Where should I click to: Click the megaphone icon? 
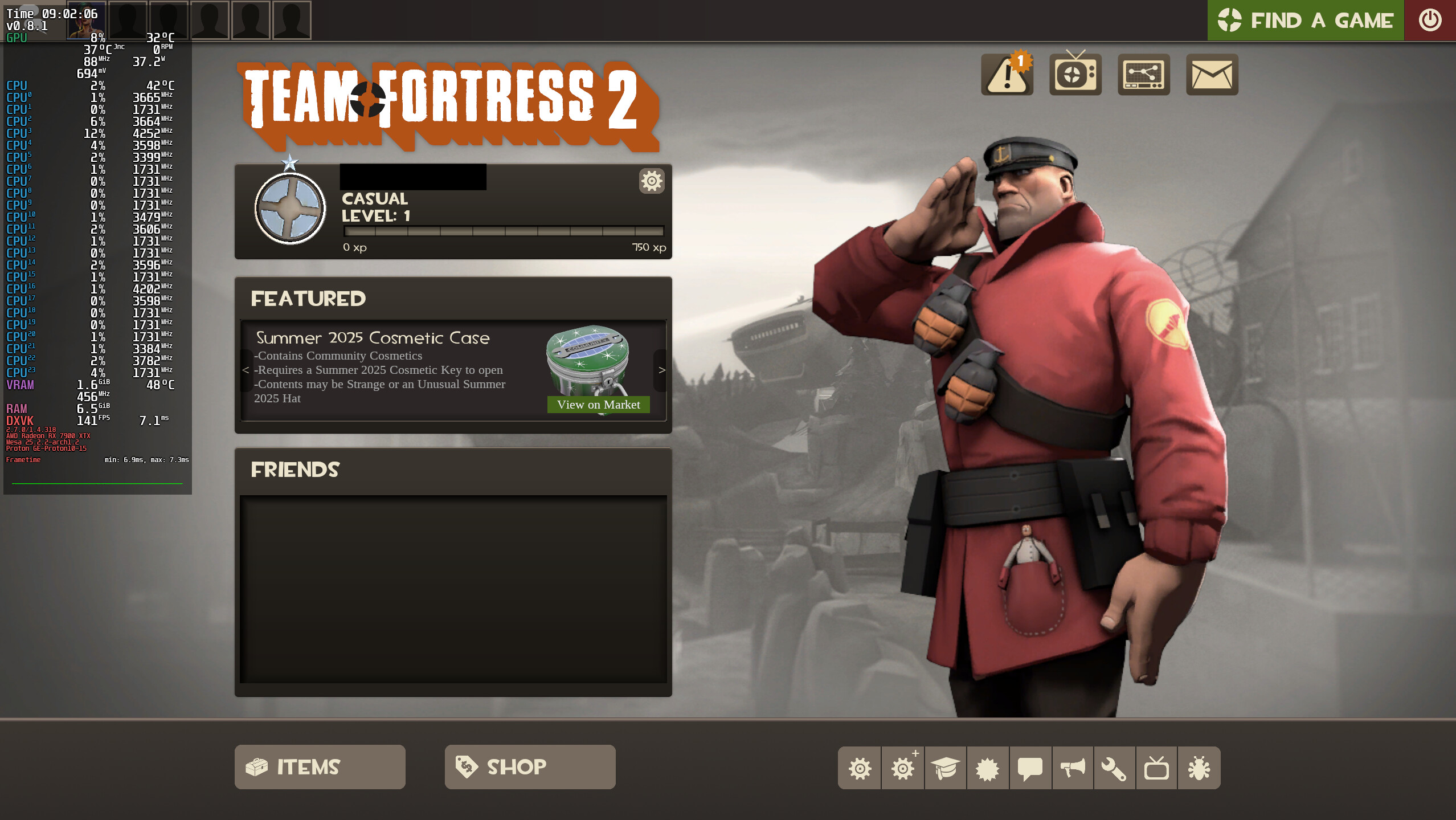pyautogui.click(x=1073, y=768)
